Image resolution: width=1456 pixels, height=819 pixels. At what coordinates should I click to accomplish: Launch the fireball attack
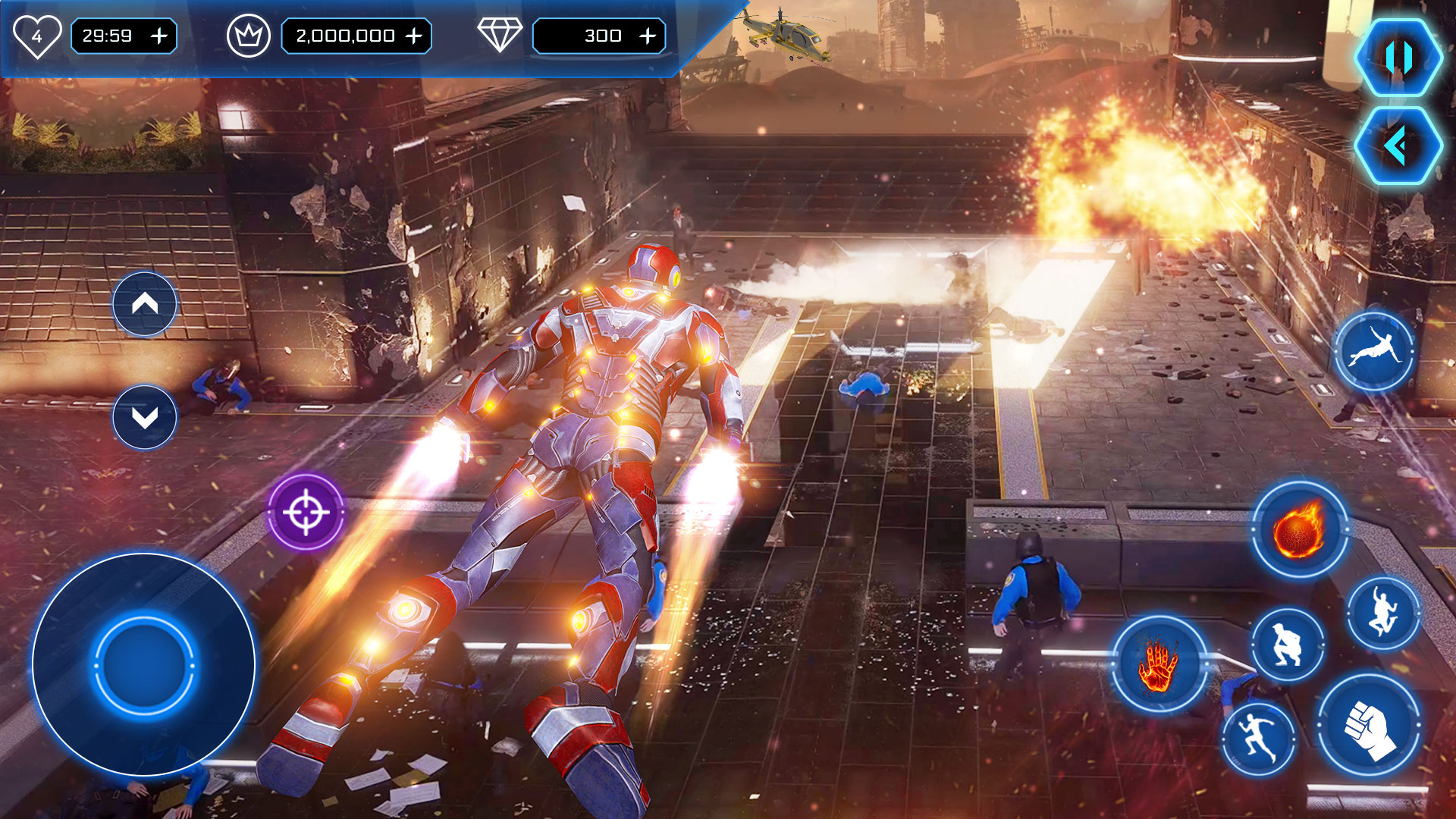[1299, 529]
